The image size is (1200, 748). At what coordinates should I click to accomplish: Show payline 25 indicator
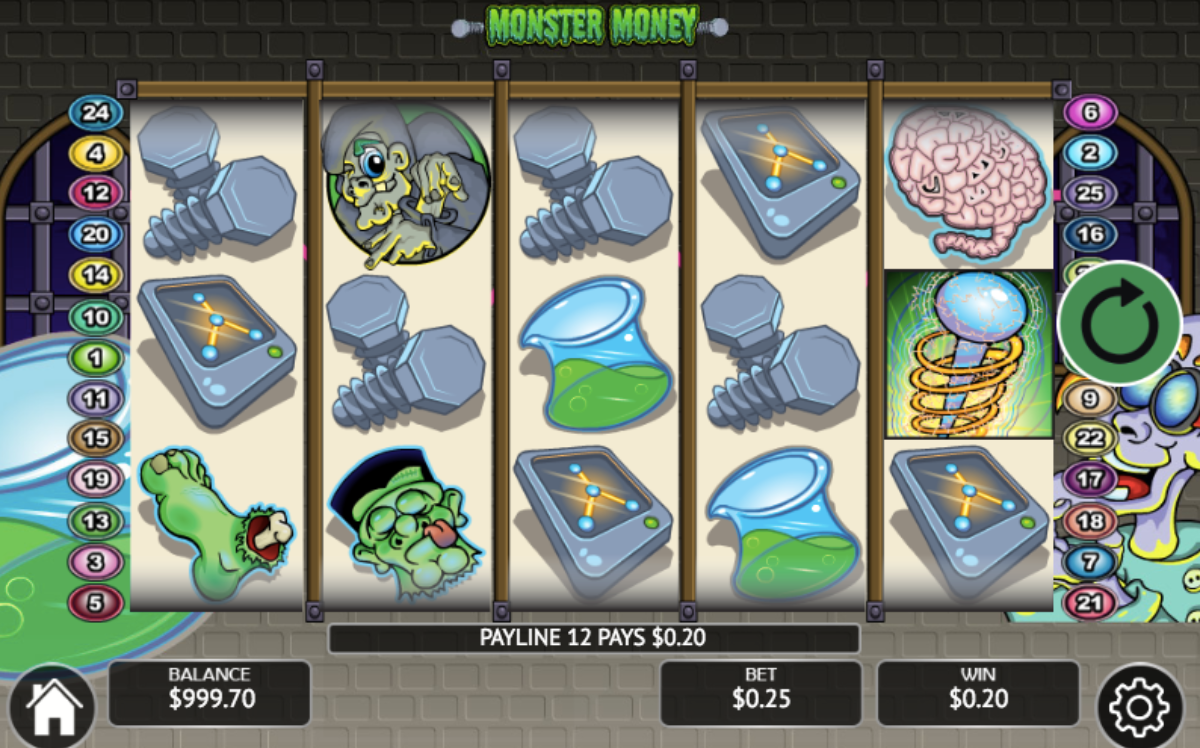tap(1090, 193)
